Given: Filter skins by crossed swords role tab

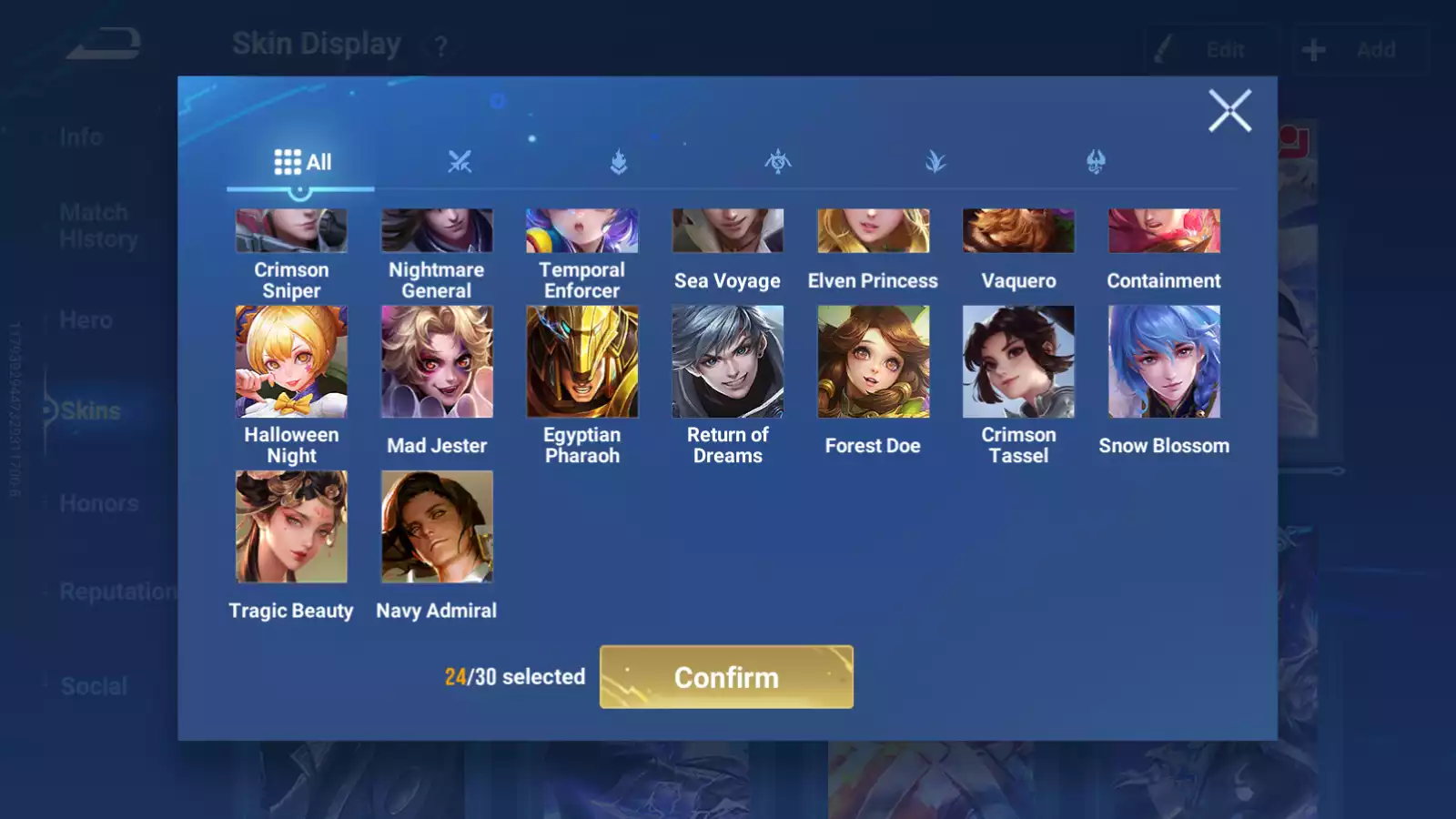Looking at the screenshot, I should (x=460, y=163).
